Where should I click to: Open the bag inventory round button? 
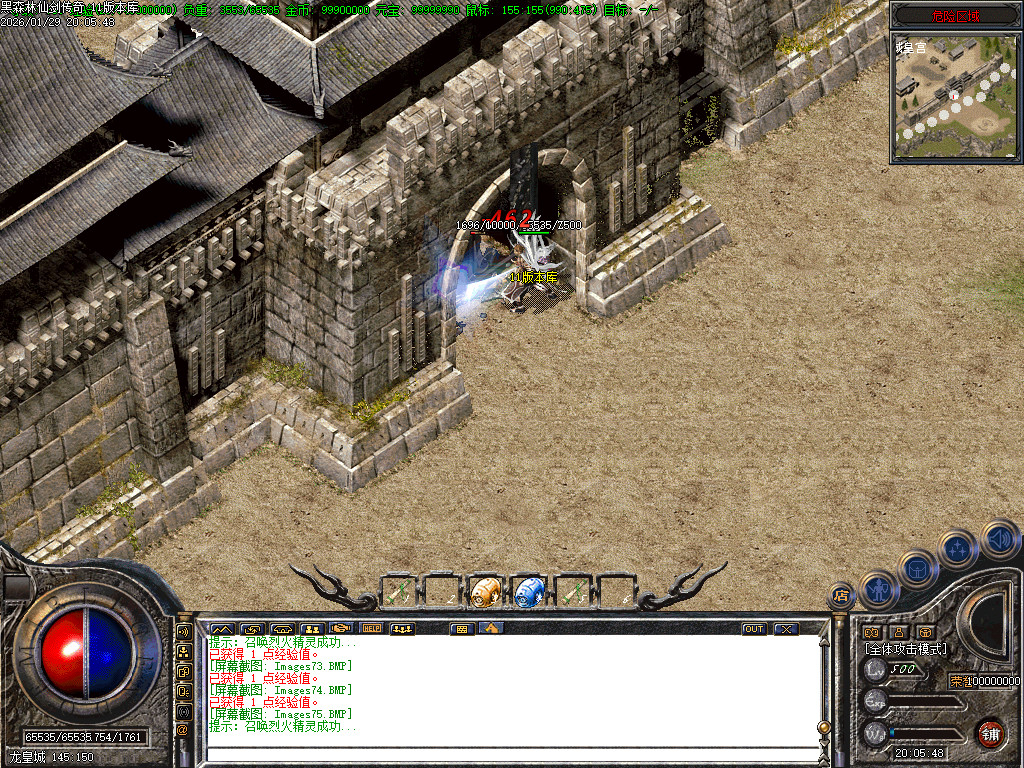point(918,569)
